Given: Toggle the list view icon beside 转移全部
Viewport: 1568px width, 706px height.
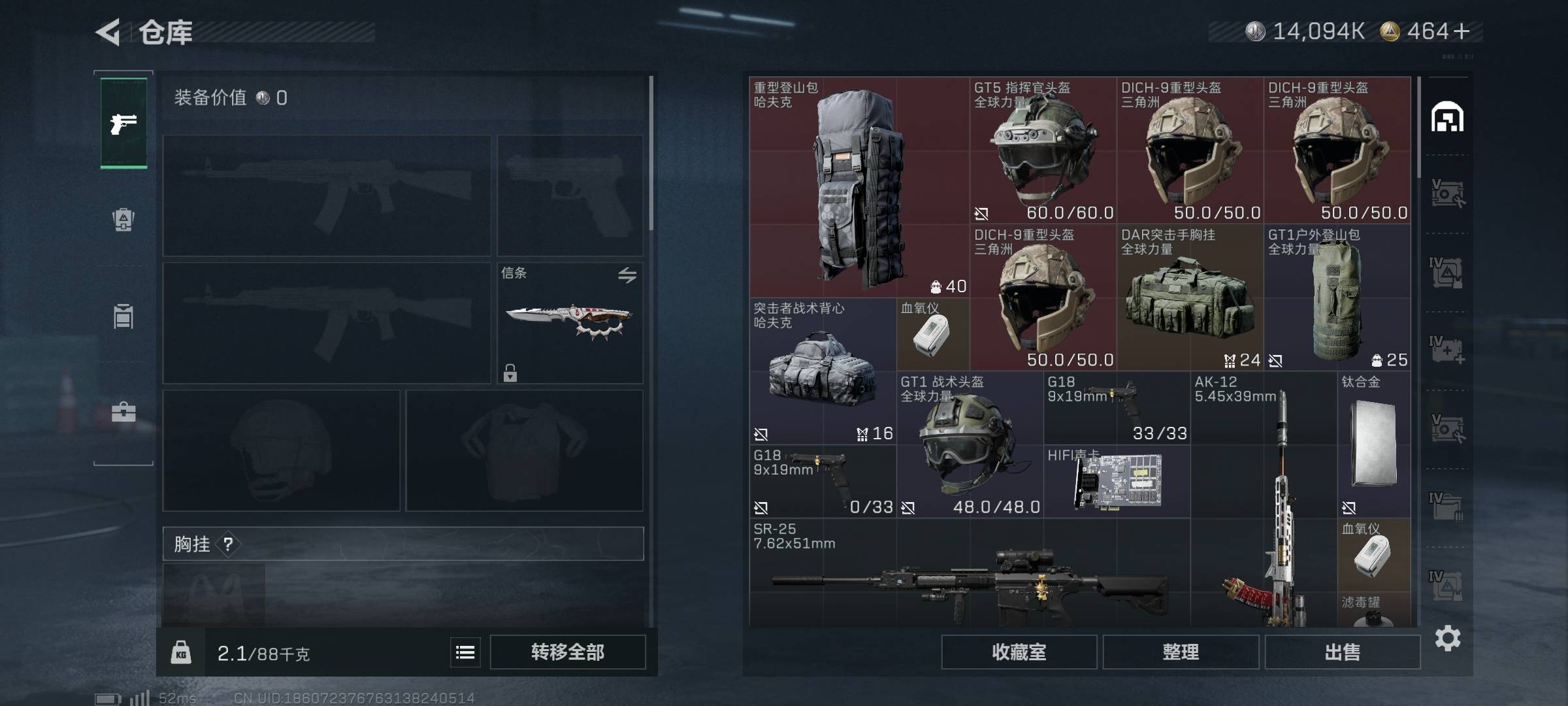Looking at the screenshot, I should tap(465, 652).
